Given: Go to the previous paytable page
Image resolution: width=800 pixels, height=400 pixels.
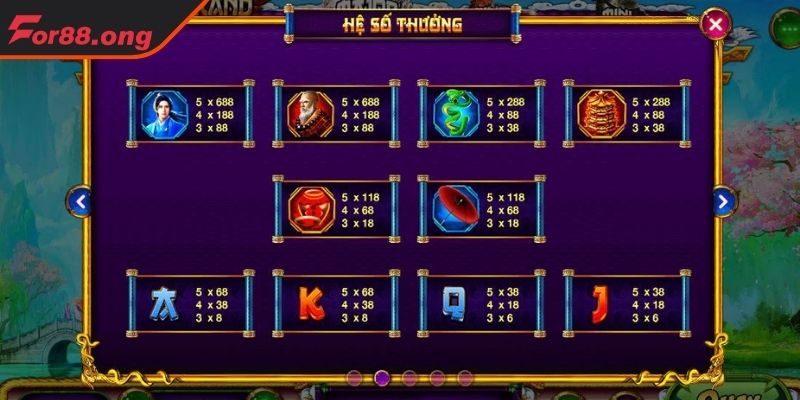Looking at the screenshot, I should pyautogui.click(x=81, y=201).
